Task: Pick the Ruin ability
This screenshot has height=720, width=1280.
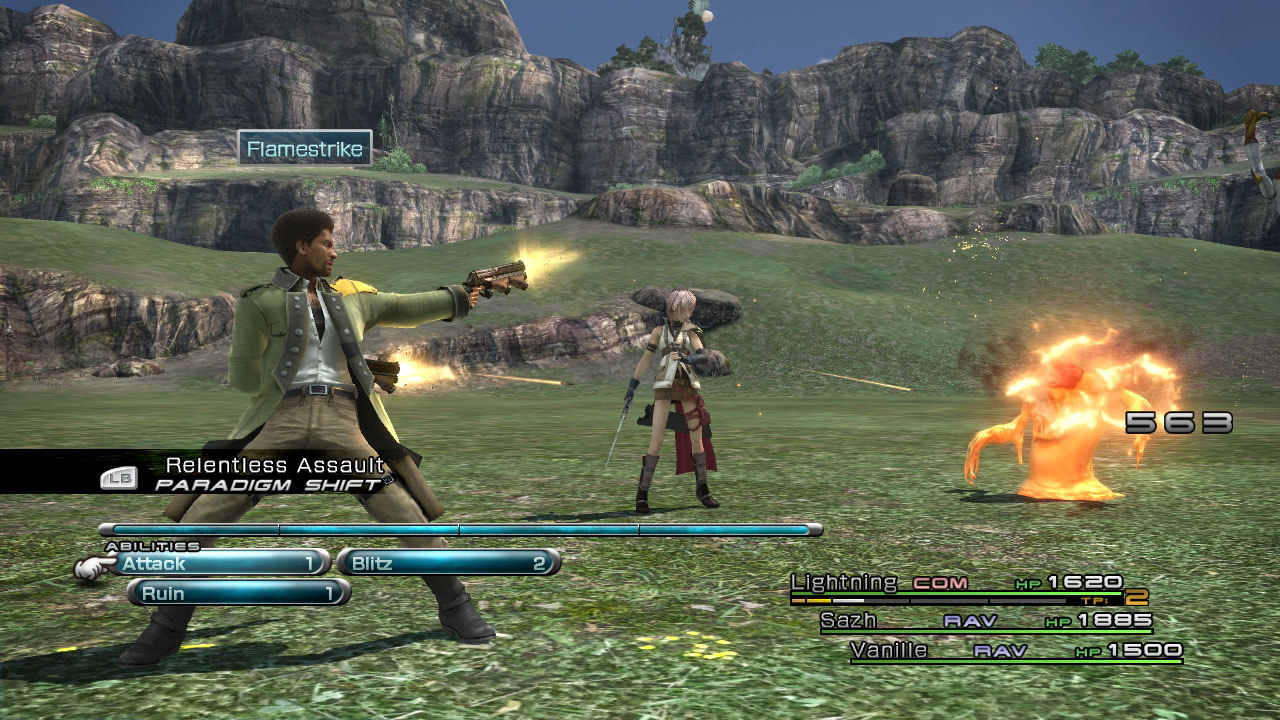Action: point(238,593)
